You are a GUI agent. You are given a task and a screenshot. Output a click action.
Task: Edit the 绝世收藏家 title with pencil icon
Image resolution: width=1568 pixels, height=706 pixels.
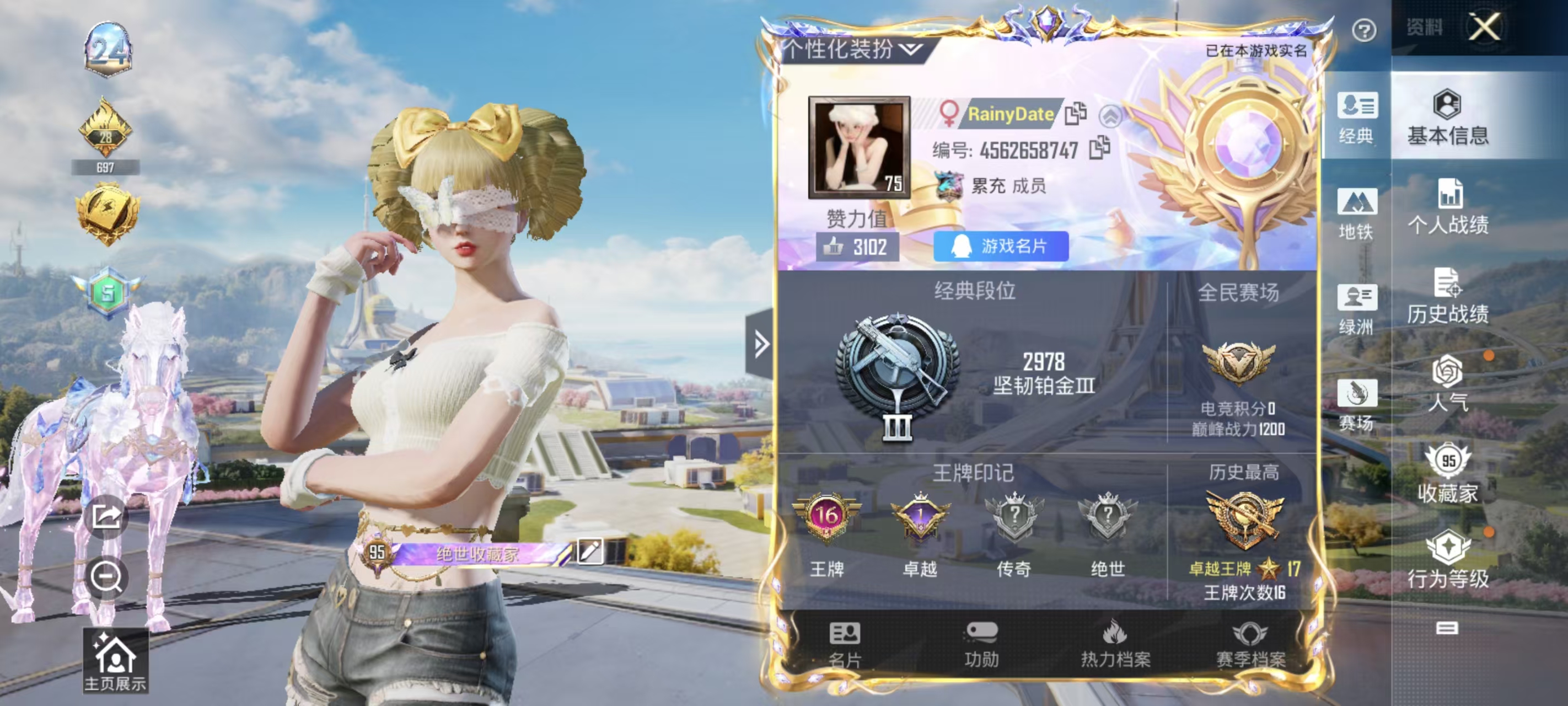tap(589, 551)
